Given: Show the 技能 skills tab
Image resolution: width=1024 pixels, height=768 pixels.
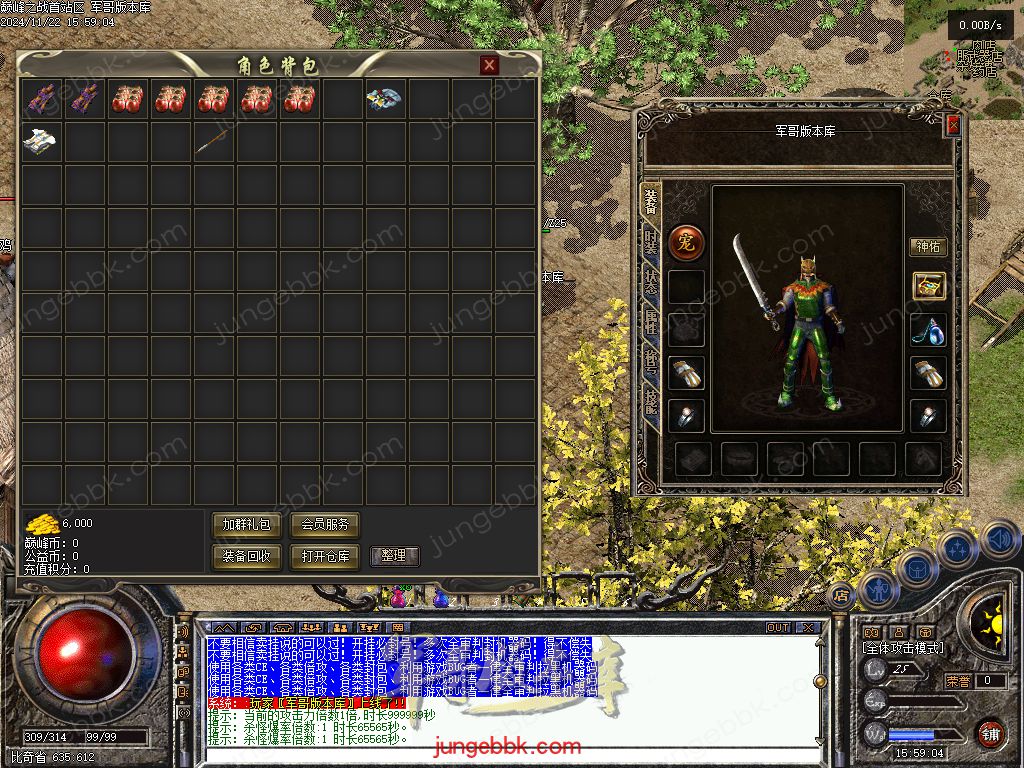Looking at the screenshot, I should (x=651, y=401).
